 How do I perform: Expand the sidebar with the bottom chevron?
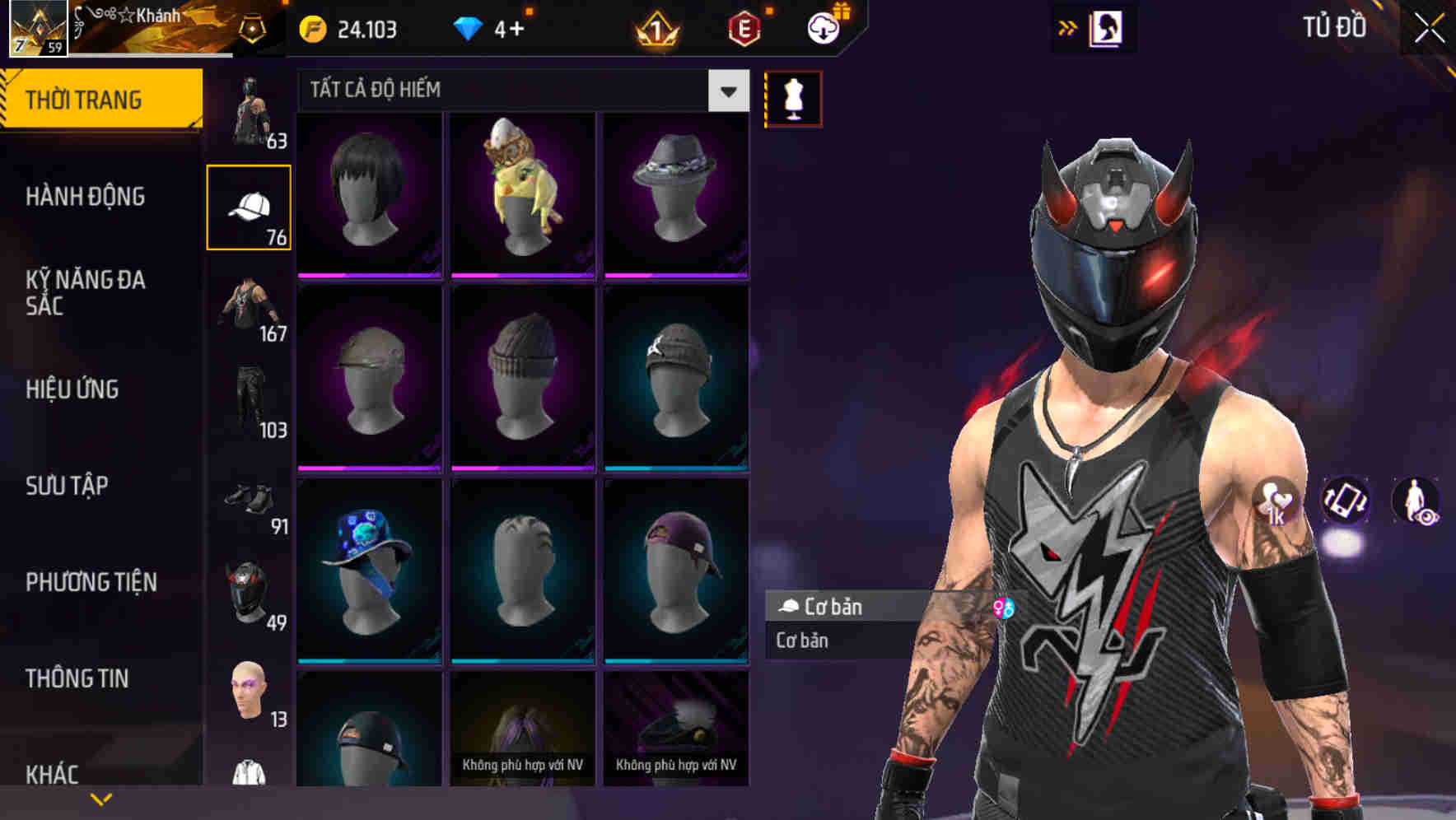102,799
